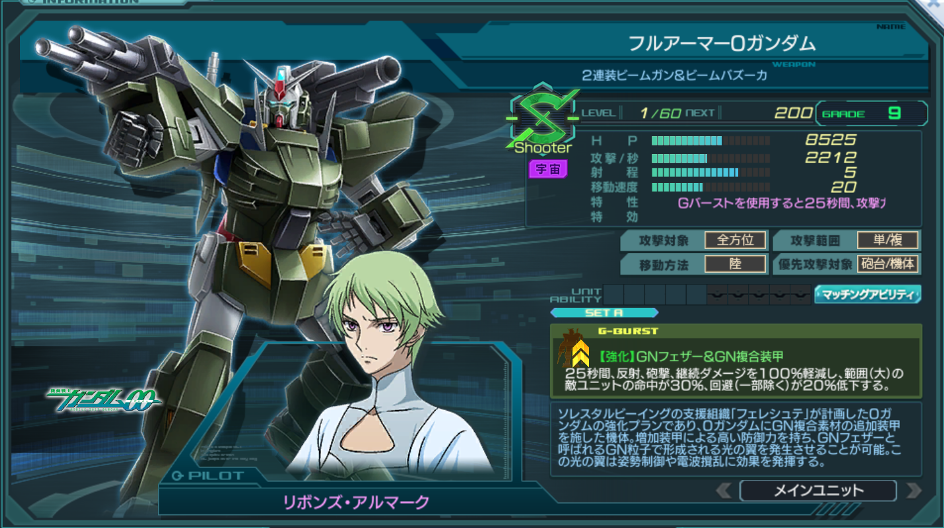Image resolution: width=944 pixels, height=528 pixels.
Task: Open the マッチングアビリティ (Matching Ability) button
Action: tap(867, 294)
